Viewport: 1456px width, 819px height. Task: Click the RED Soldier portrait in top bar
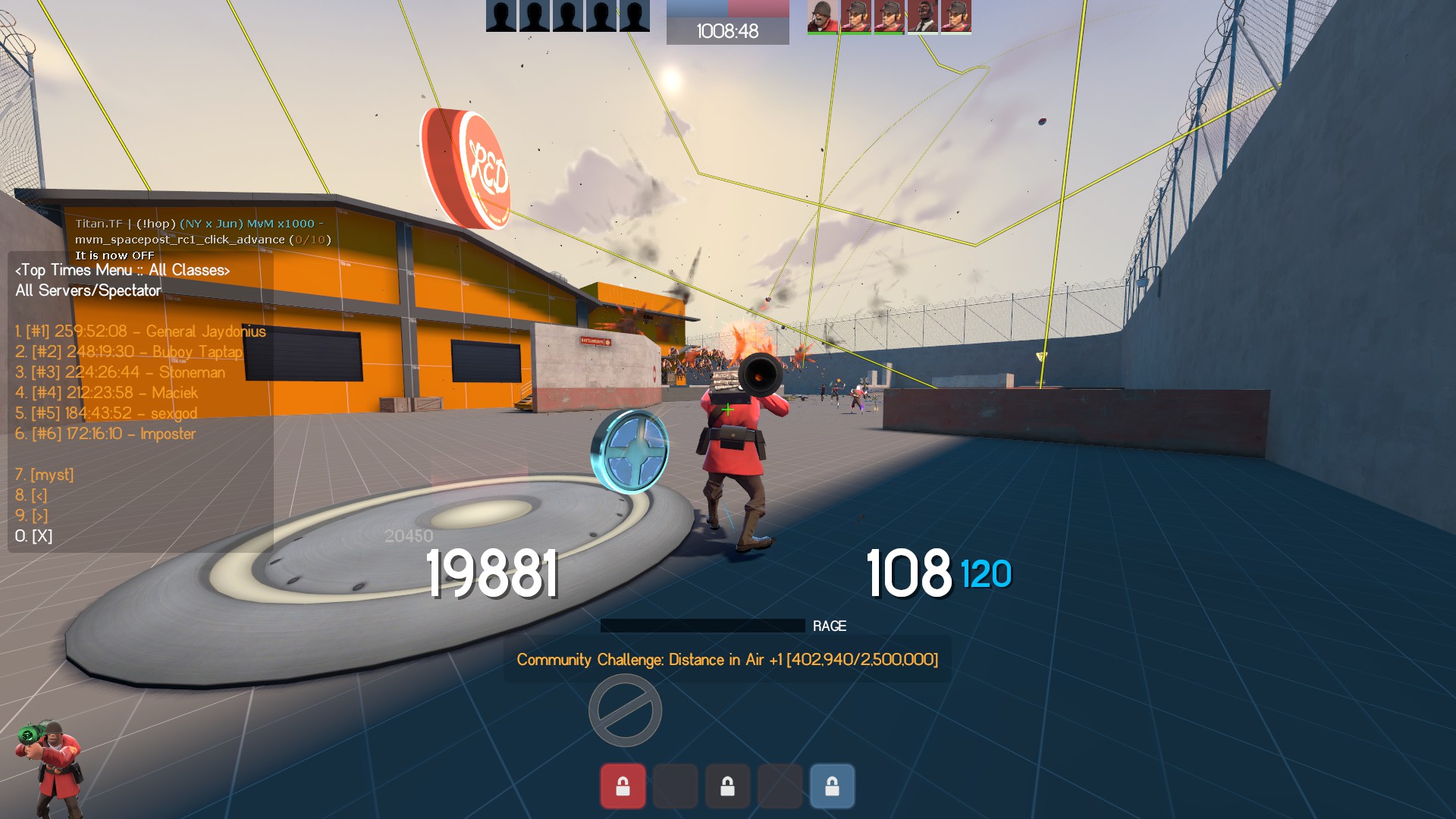point(822,16)
